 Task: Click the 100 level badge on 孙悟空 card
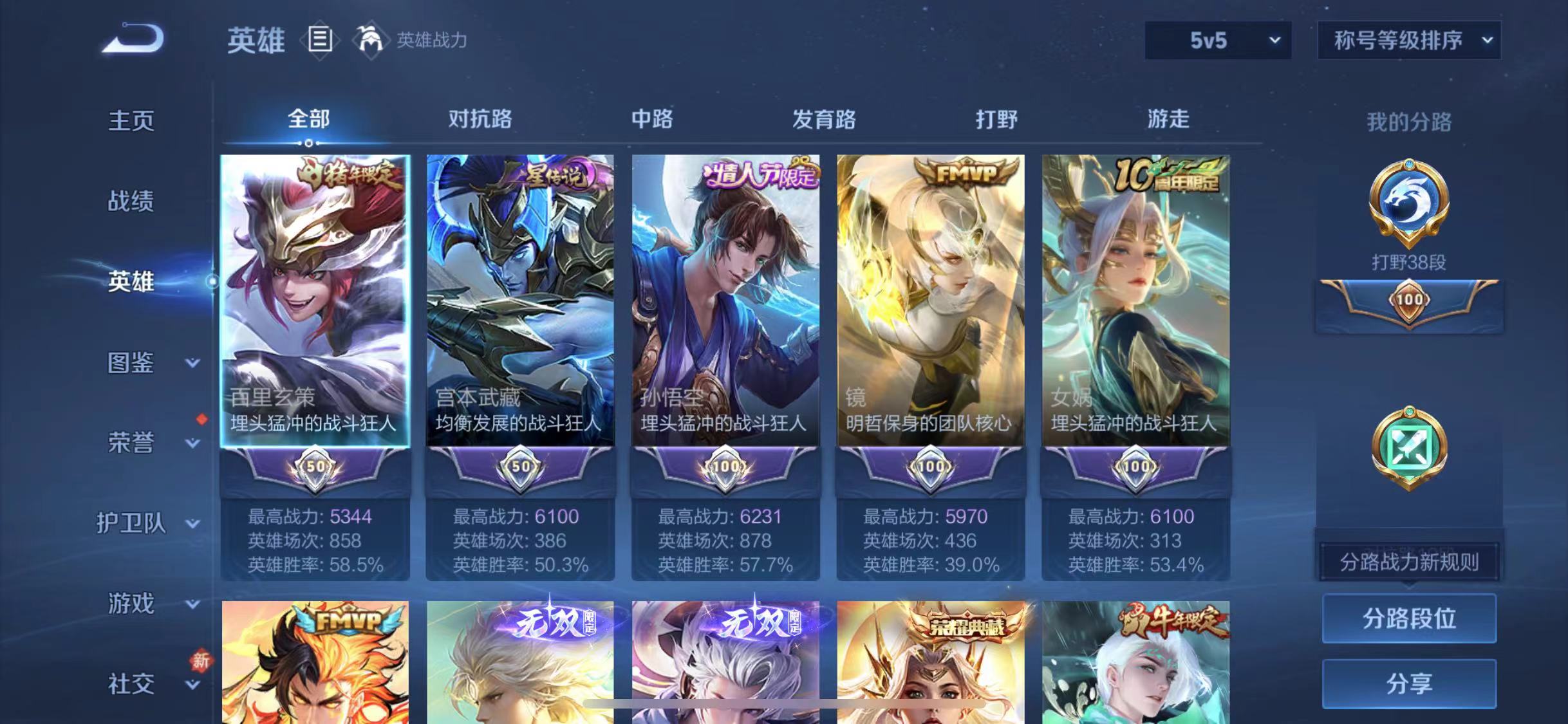coord(726,467)
